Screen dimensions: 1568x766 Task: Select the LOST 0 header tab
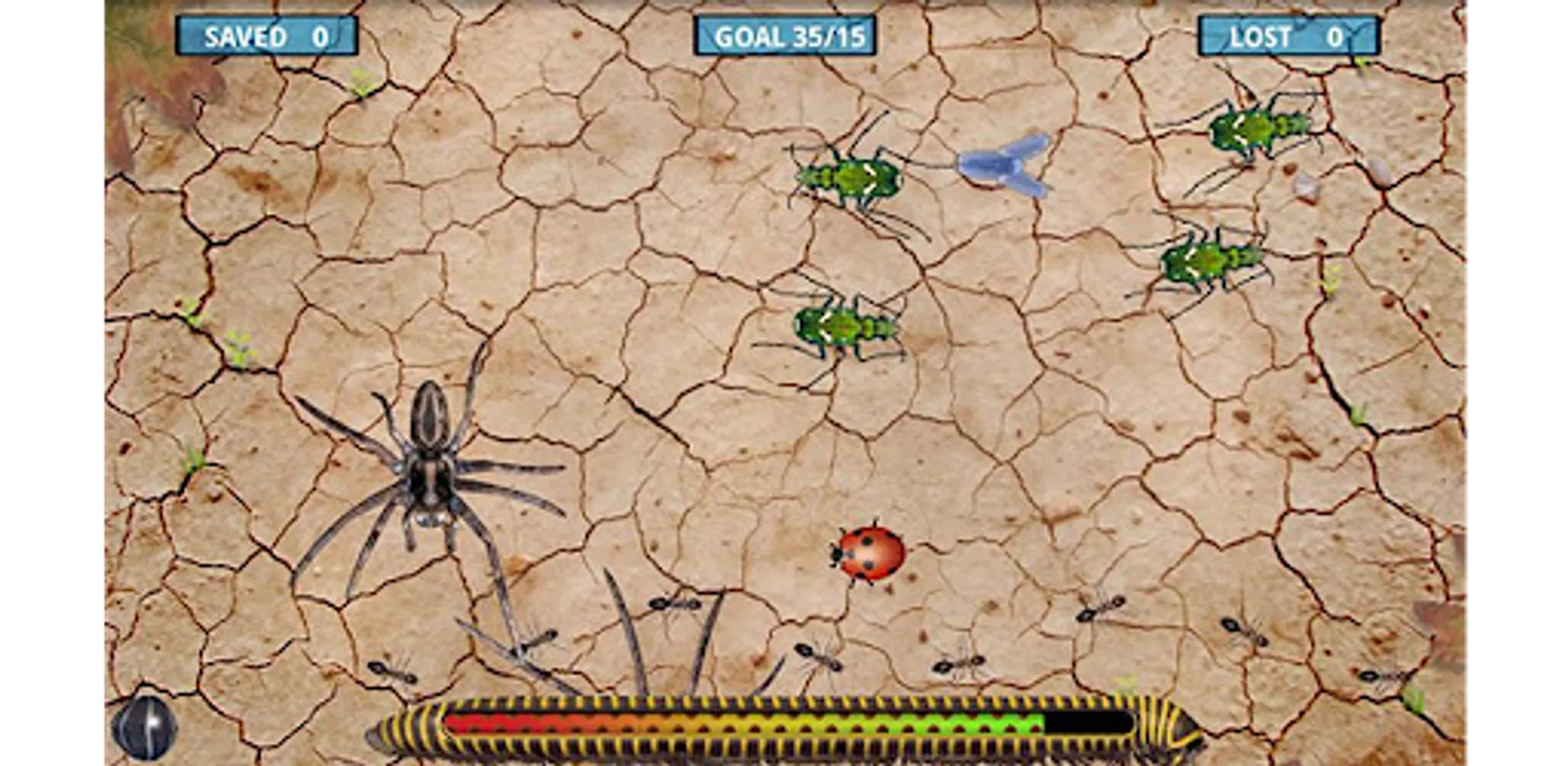coord(1287,36)
